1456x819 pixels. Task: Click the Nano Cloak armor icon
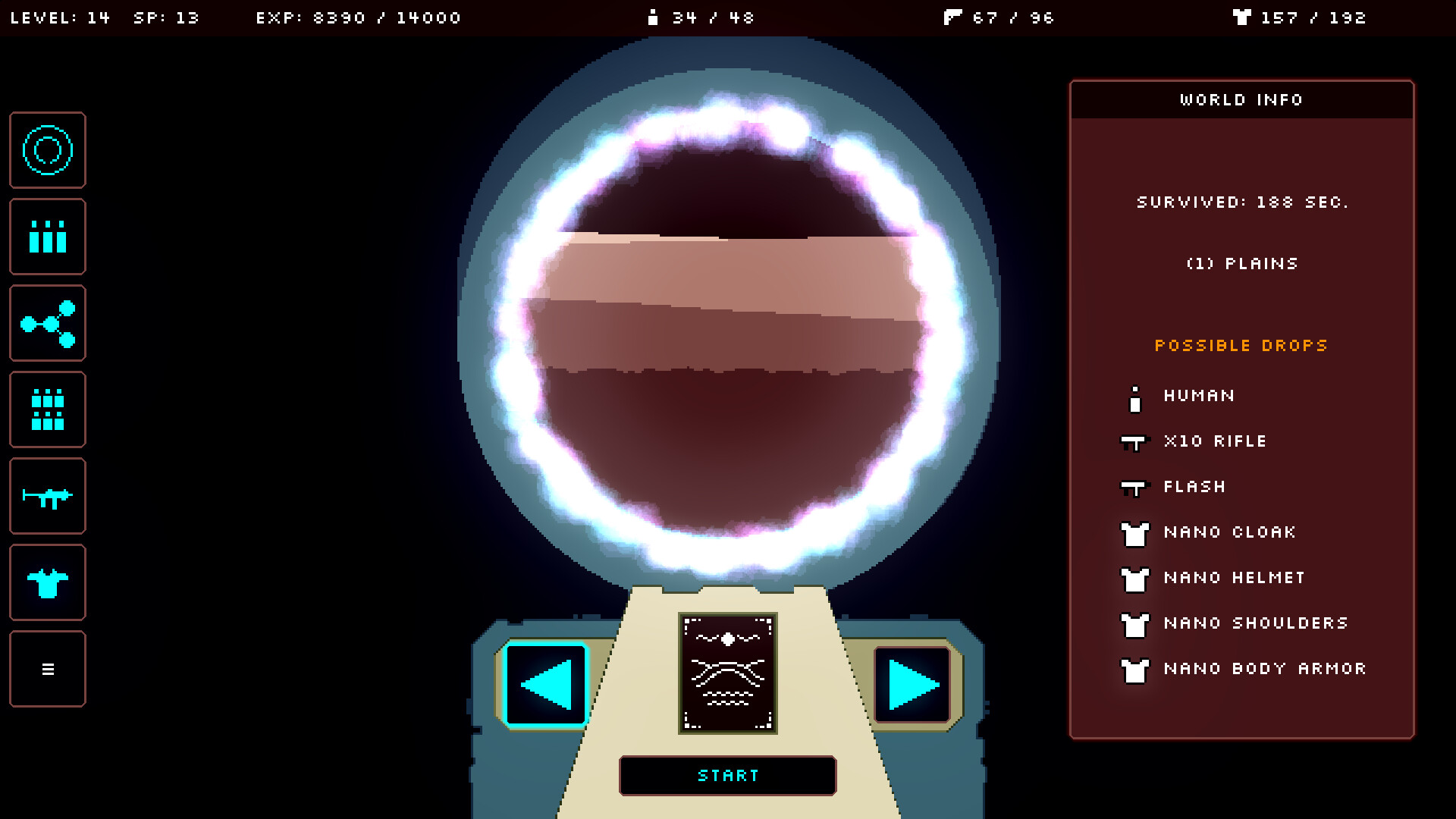tap(1134, 534)
